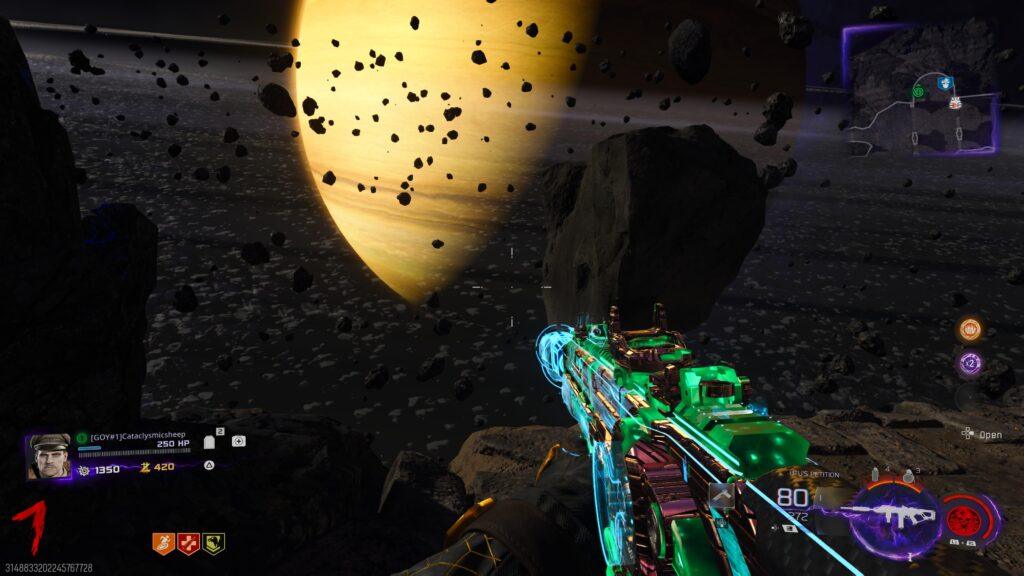1024x576 pixels.
Task: Click the orange power-up badge icon
Action: pyautogui.click(x=969, y=329)
